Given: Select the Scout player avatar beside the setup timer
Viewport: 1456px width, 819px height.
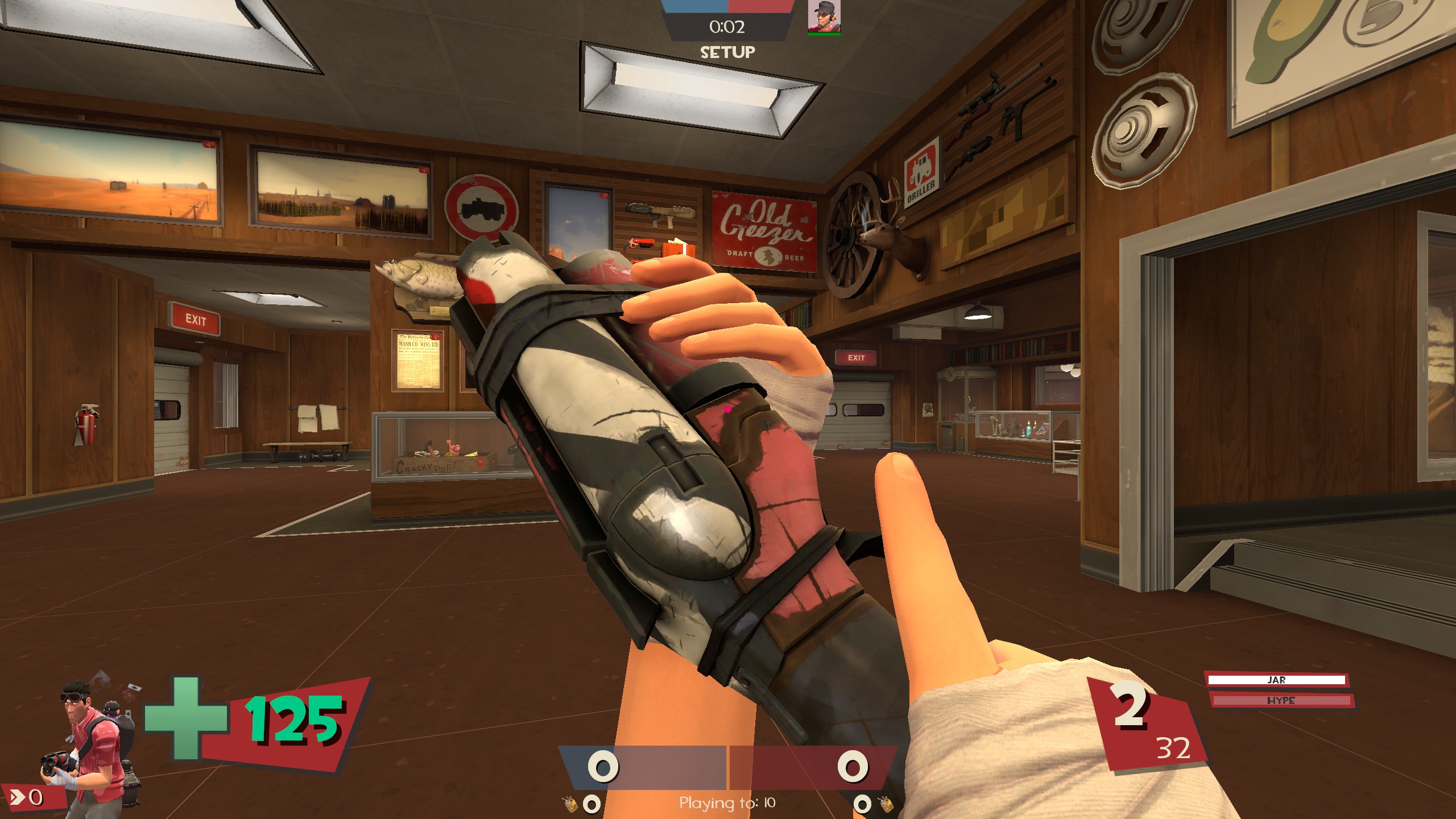Looking at the screenshot, I should click(824, 16).
